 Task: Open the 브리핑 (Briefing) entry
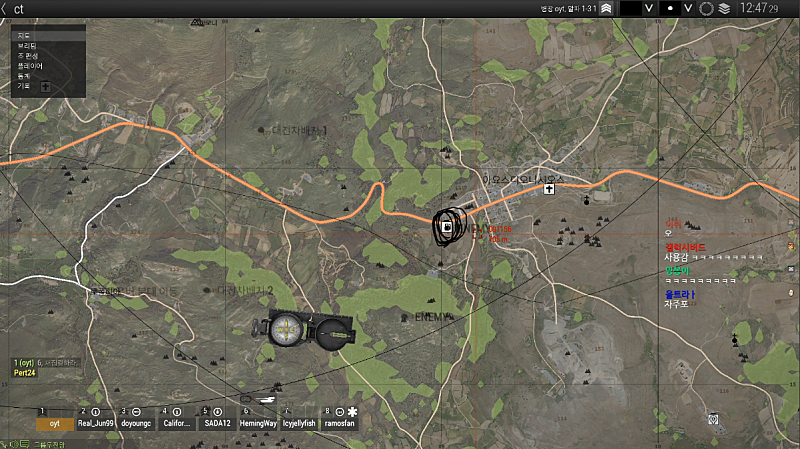(x=27, y=46)
